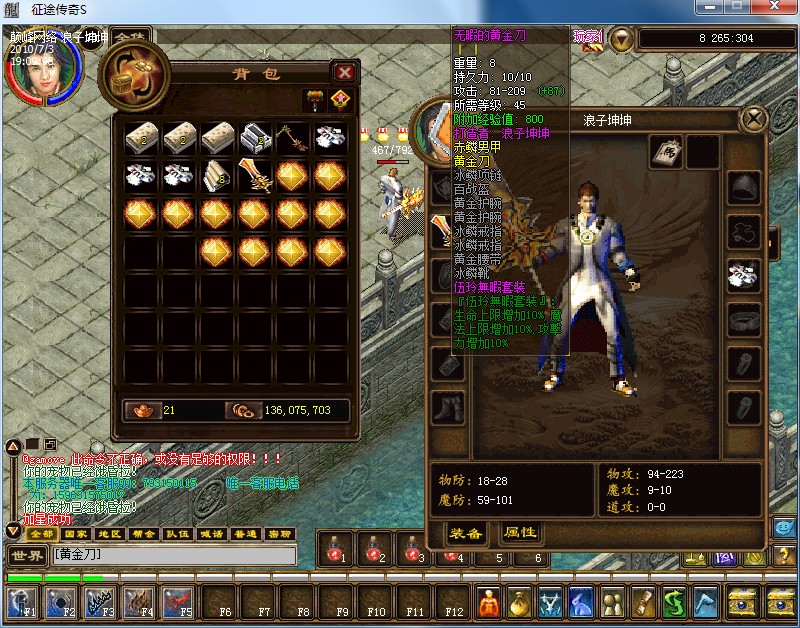The image size is (800, 628).
Task: Switch chat filter to 帮会 guild tab
Action: pyautogui.click(x=141, y=534)
